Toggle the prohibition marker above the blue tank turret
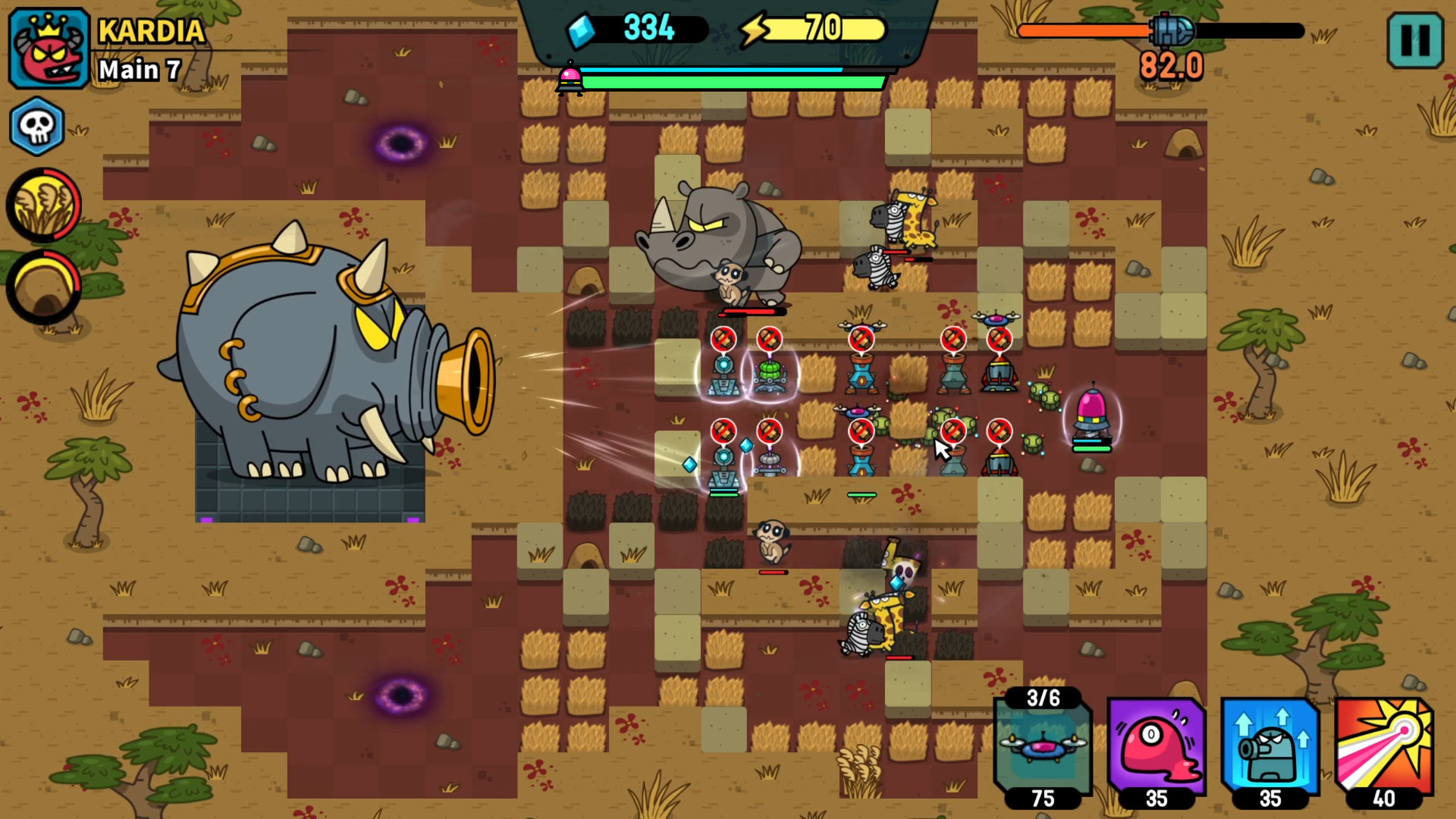The height and width of the screenshot is (819, 1456). (724, 339)
